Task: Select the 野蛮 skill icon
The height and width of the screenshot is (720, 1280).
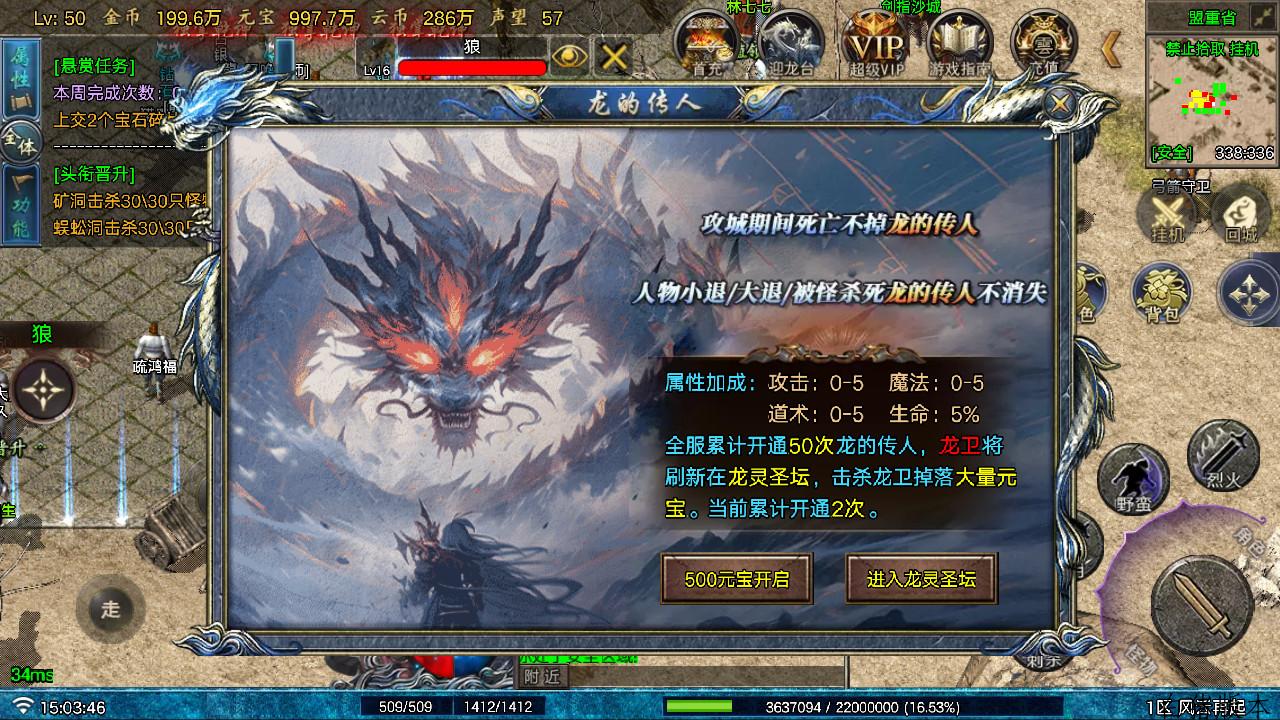Action: click(x=1133, y=478)
